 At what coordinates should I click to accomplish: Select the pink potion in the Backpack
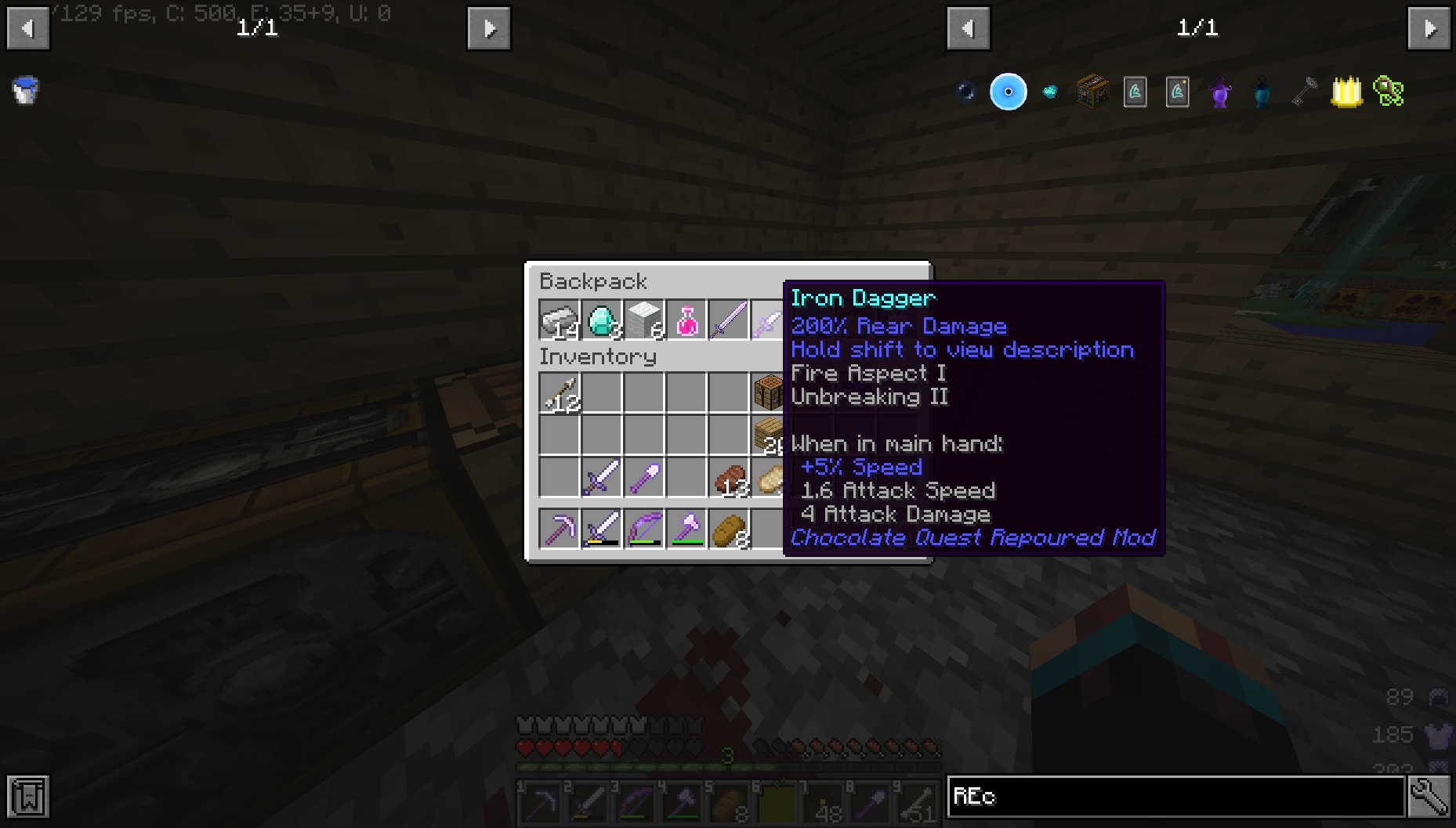click(x=687, y=320)
